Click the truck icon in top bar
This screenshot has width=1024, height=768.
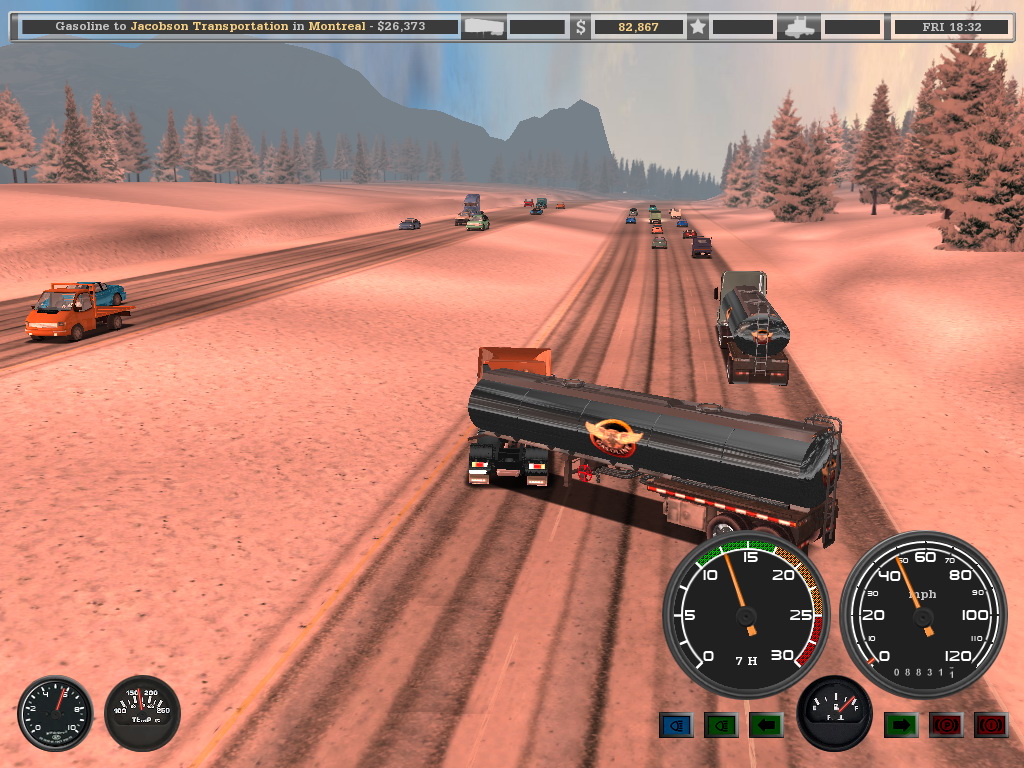coord(802,27)
